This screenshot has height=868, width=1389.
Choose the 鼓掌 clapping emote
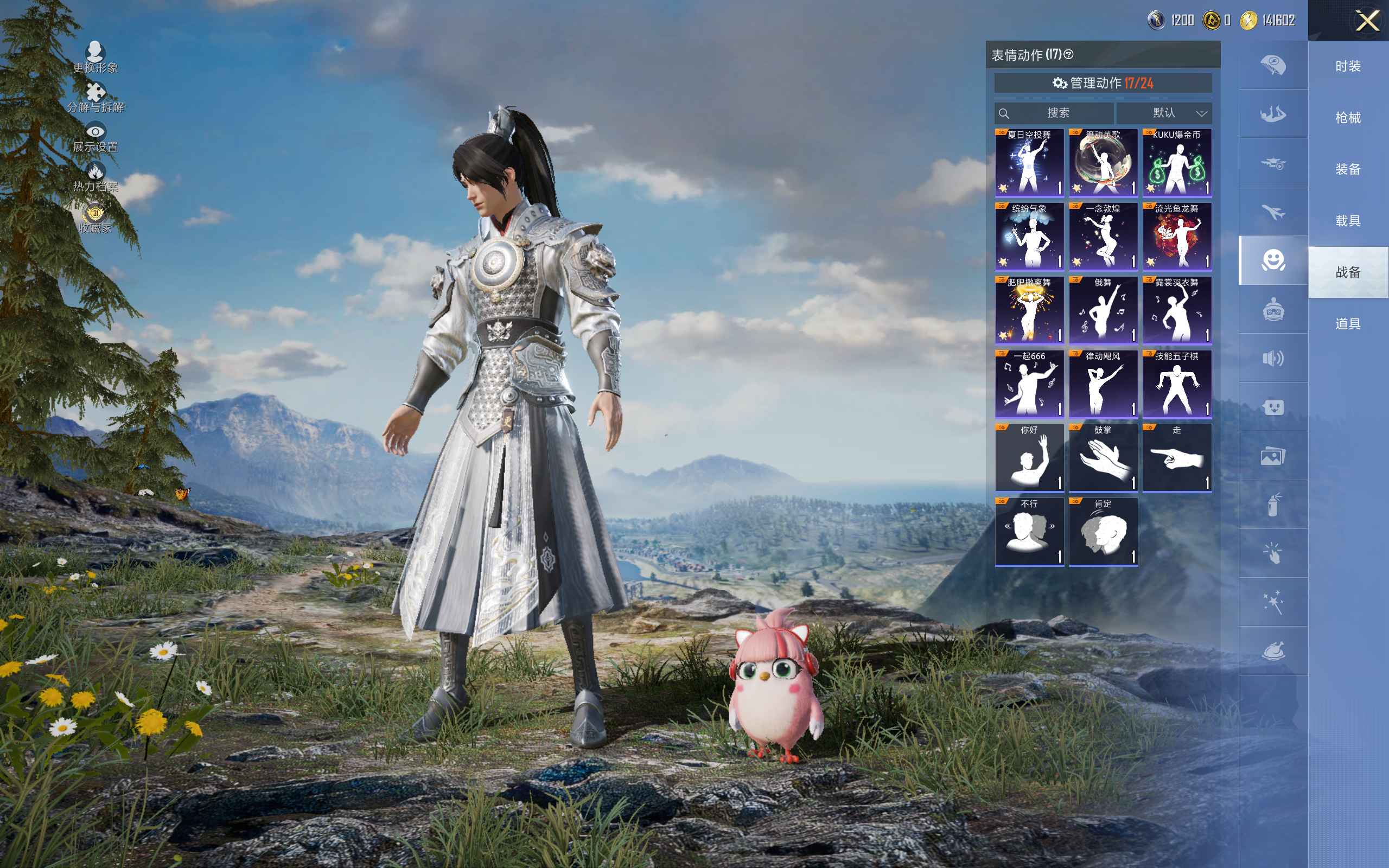(x=1103, y=457)
